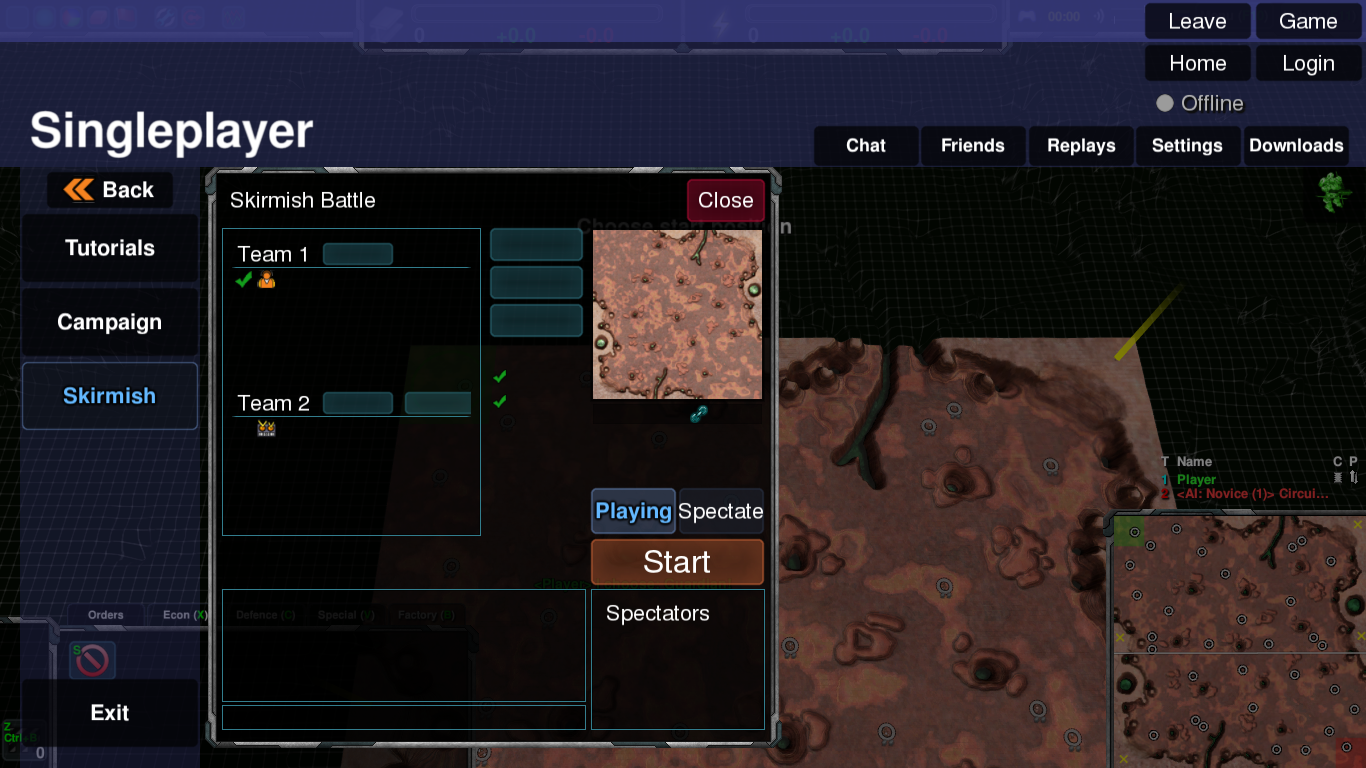
Task: Open the Campaign menu
Action: 109,322
